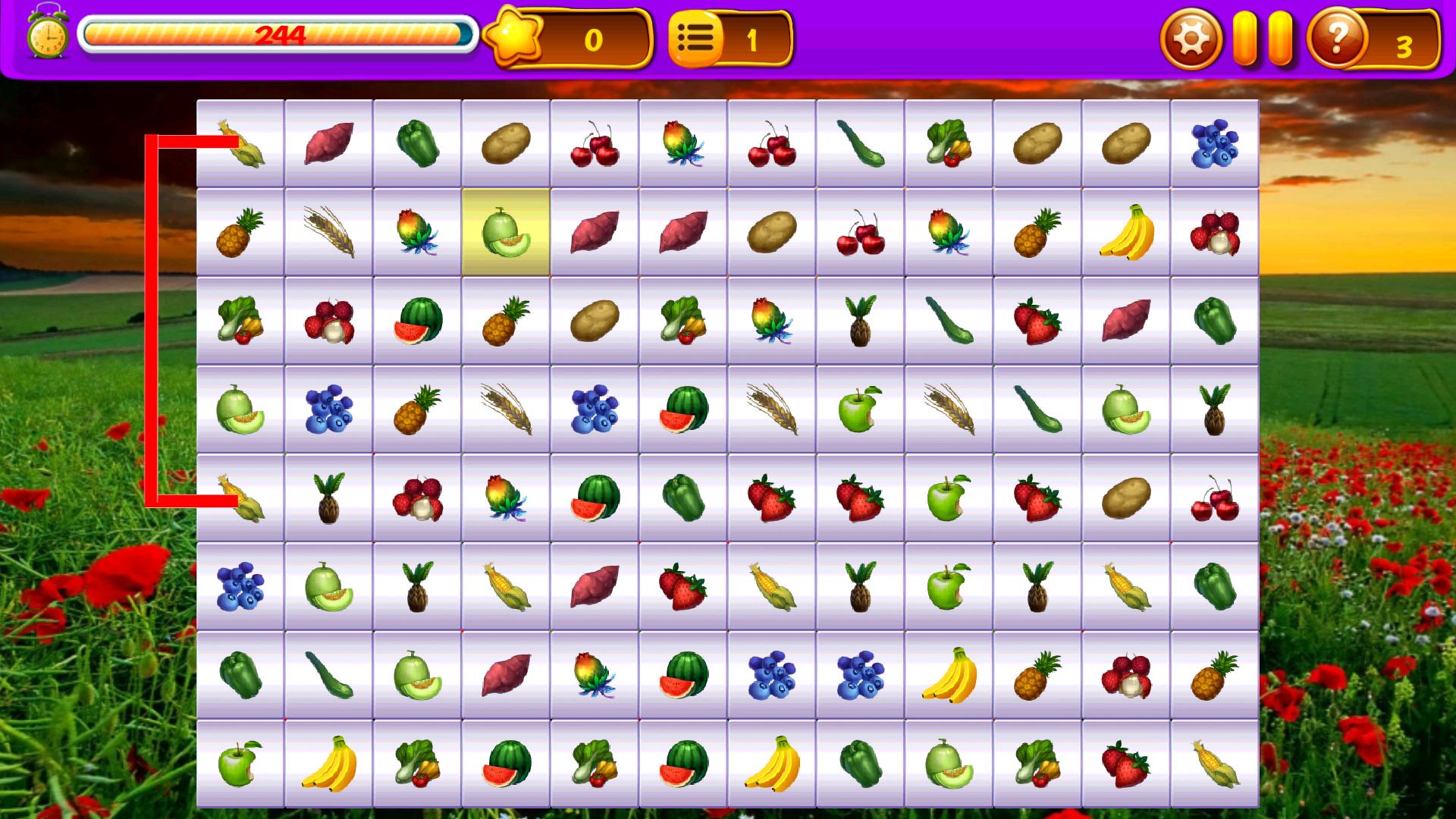Screen dimensions: 1456x819
Task: Select a bitten green apple tile
Action: (858, 411)
